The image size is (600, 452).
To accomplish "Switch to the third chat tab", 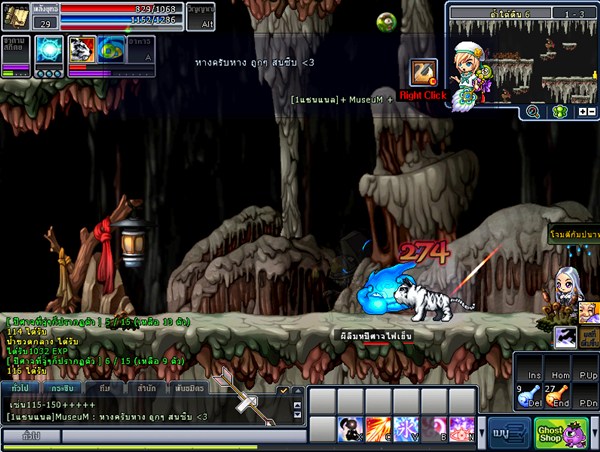I will (x=104, y=387).
